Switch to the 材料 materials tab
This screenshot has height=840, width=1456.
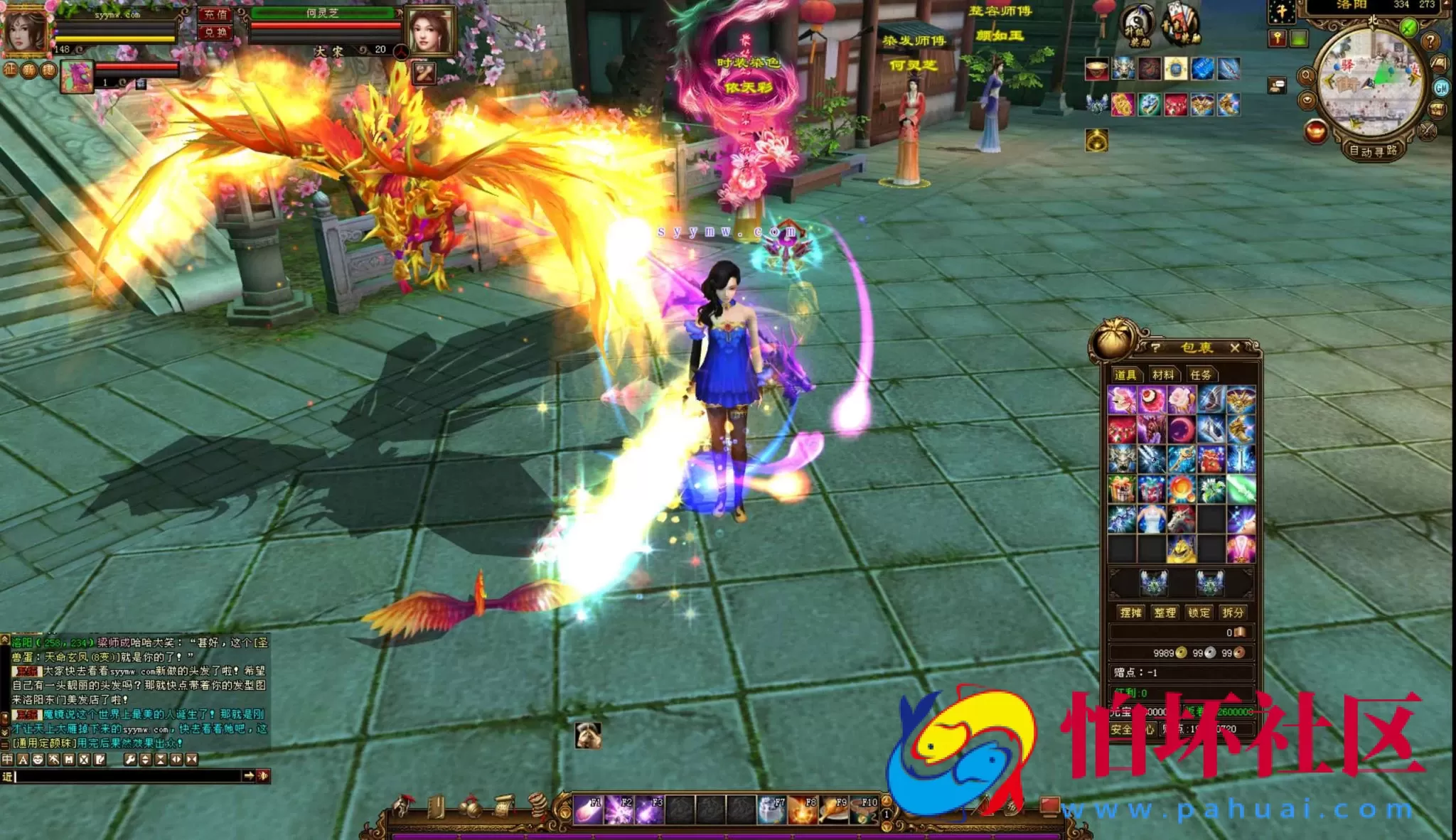(1163, 375)
